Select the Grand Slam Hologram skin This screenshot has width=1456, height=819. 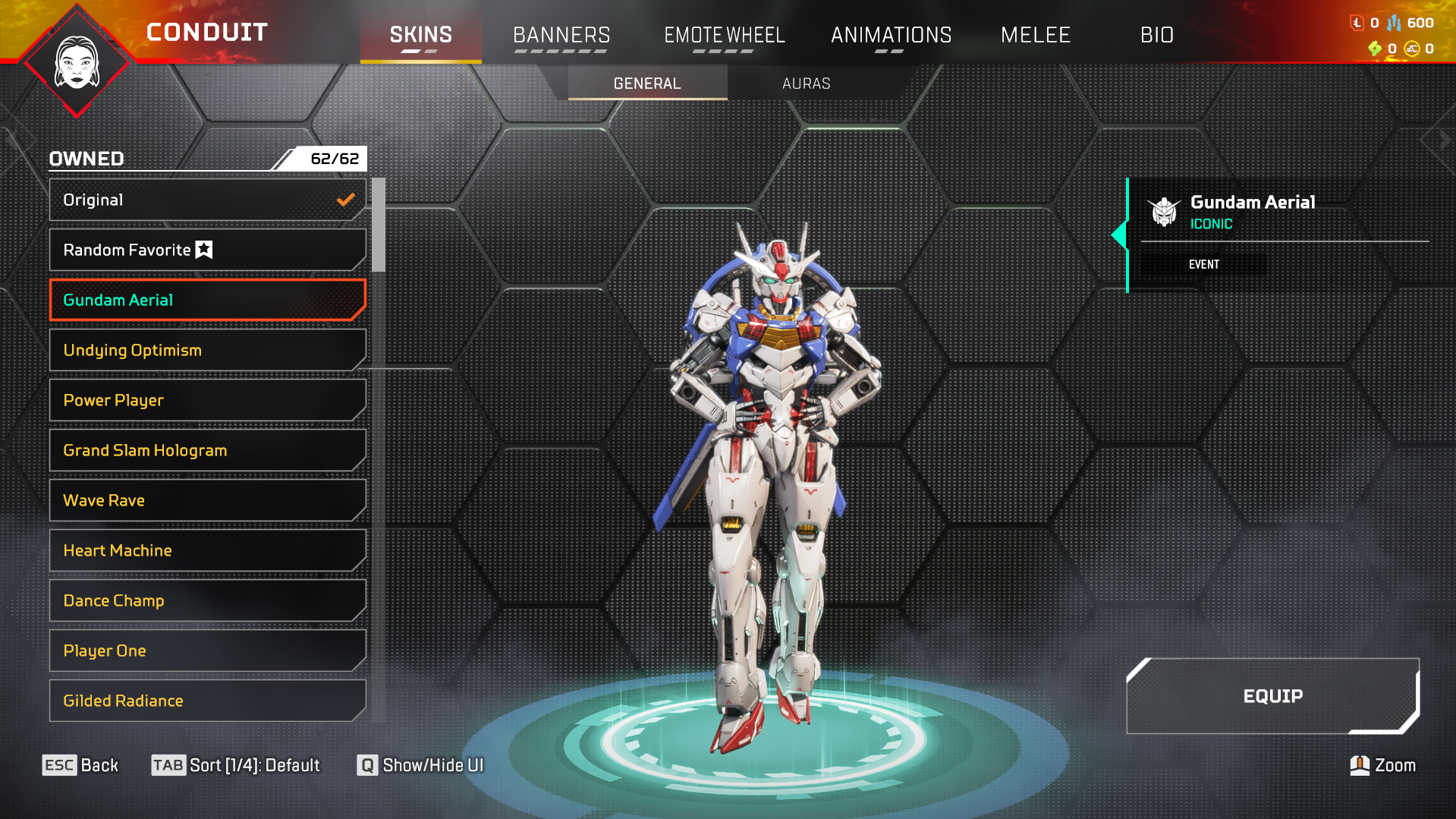tap(206, 450)
